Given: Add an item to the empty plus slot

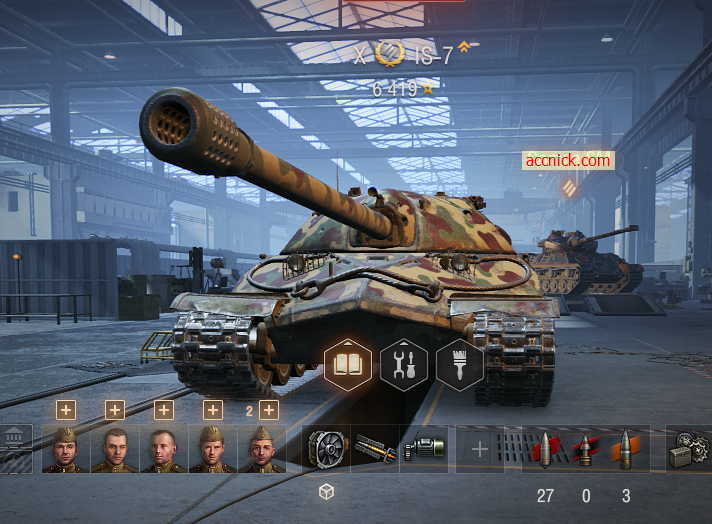Looking at the screenshot, I should 480,449.
